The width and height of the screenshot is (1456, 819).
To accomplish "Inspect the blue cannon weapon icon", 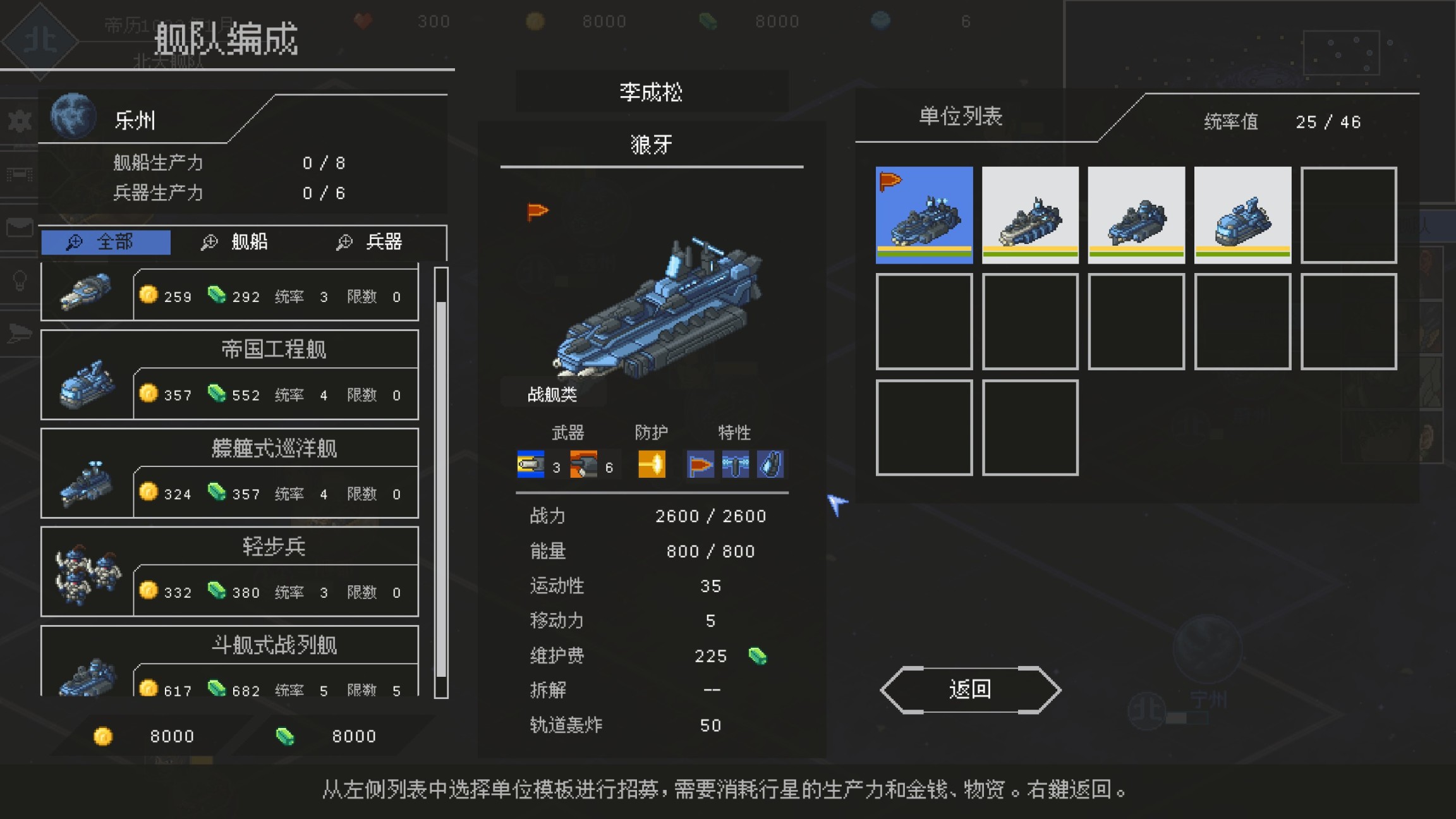I will 530,464.
